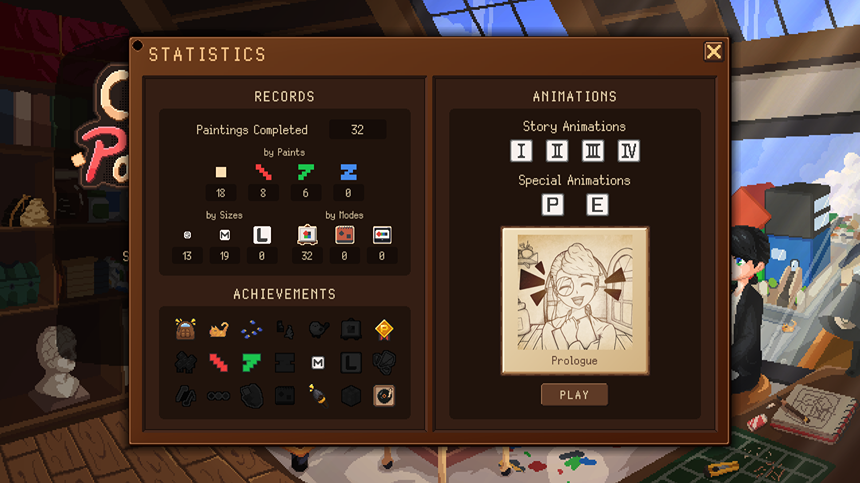Inspect the blue scattered pieces achievement
The width and height of the screenshot is (860, 483).
click(x=251, y=328)
